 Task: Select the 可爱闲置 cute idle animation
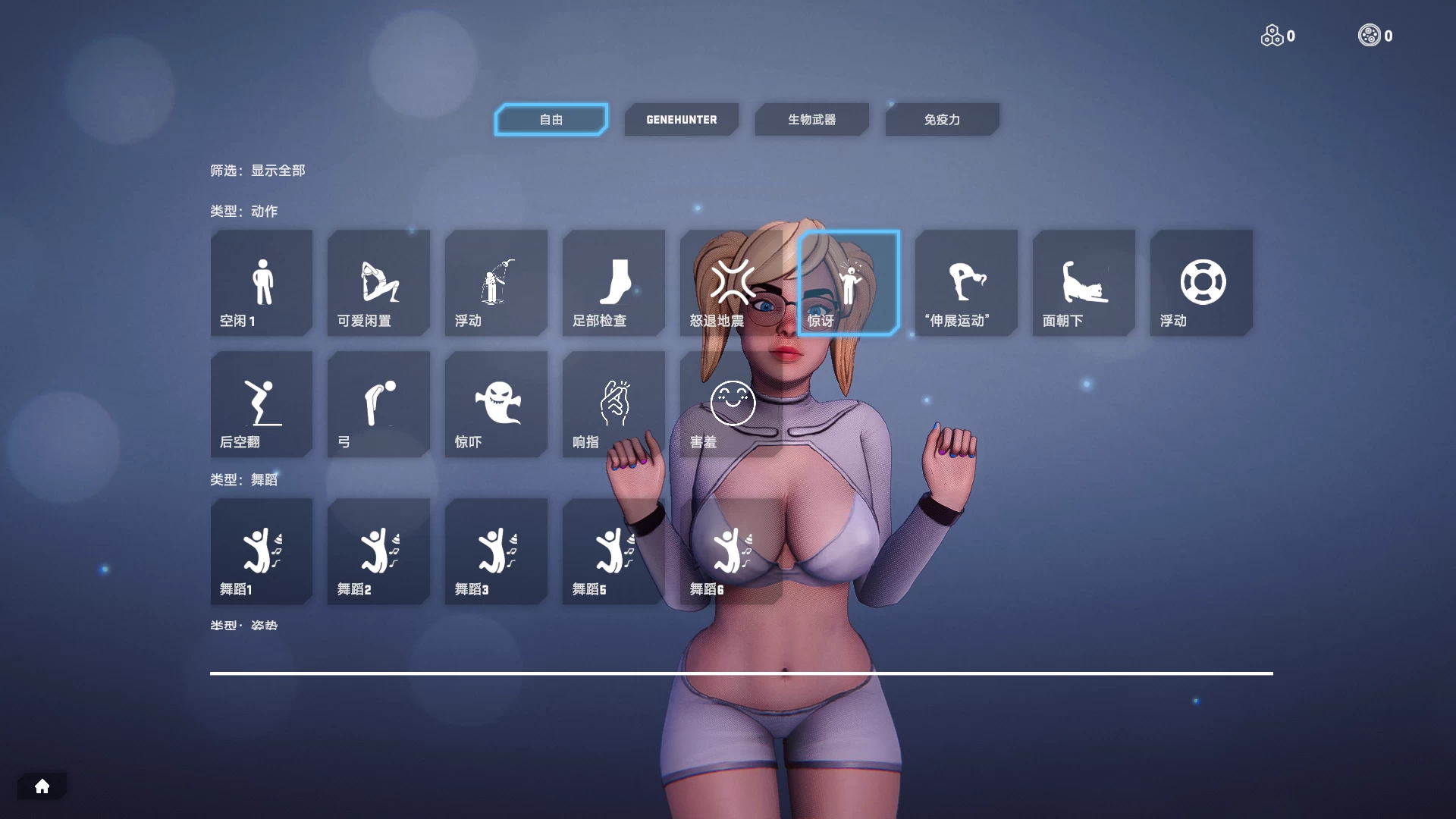378,283
